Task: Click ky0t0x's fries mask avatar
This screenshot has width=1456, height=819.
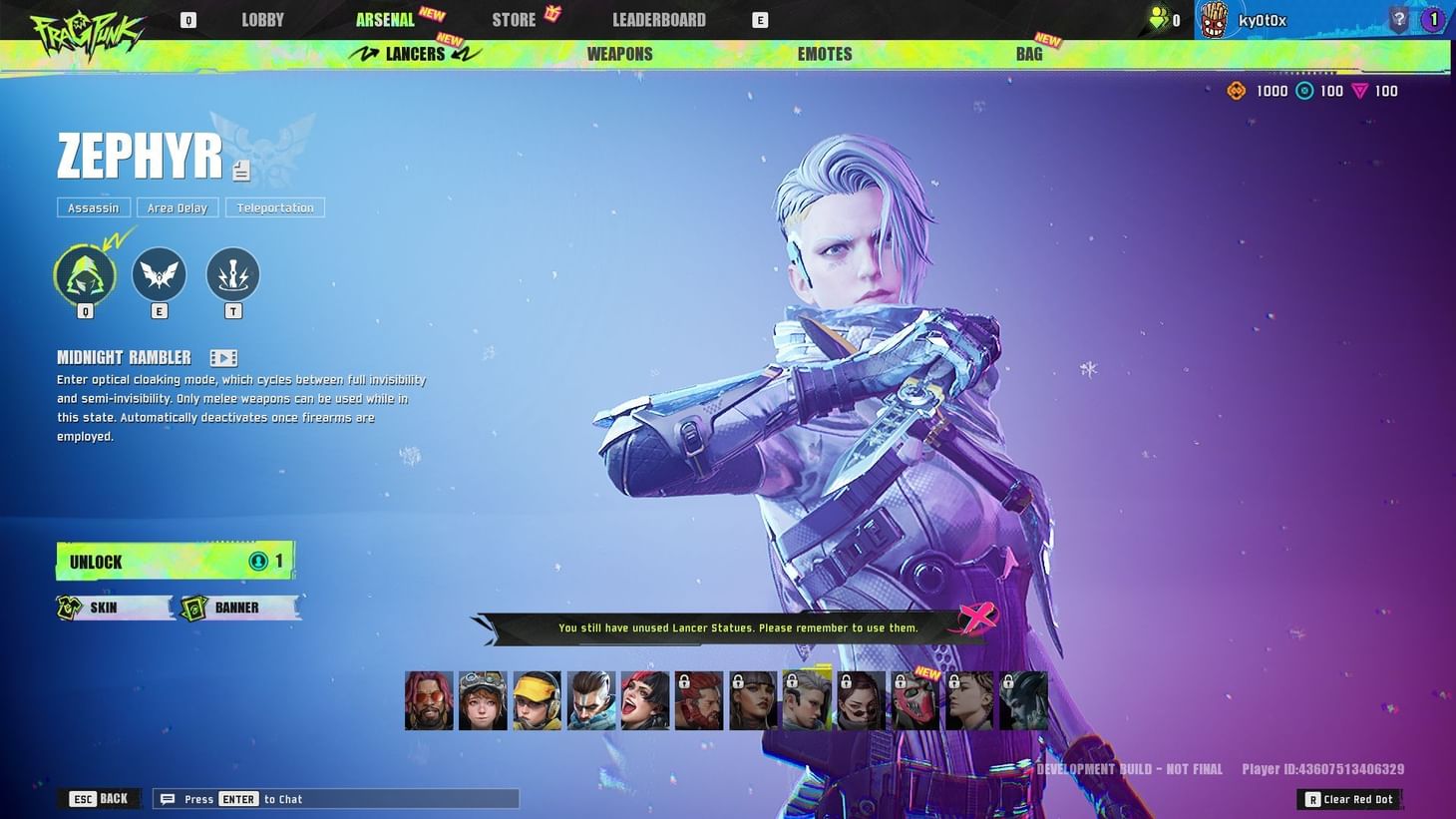Action: click(x=1215, y=19)
